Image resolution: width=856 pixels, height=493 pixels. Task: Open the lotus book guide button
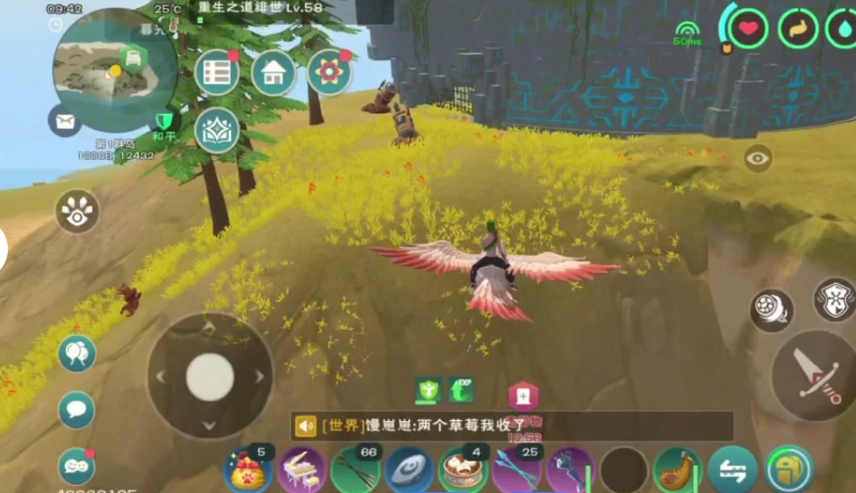pos(217,130)
